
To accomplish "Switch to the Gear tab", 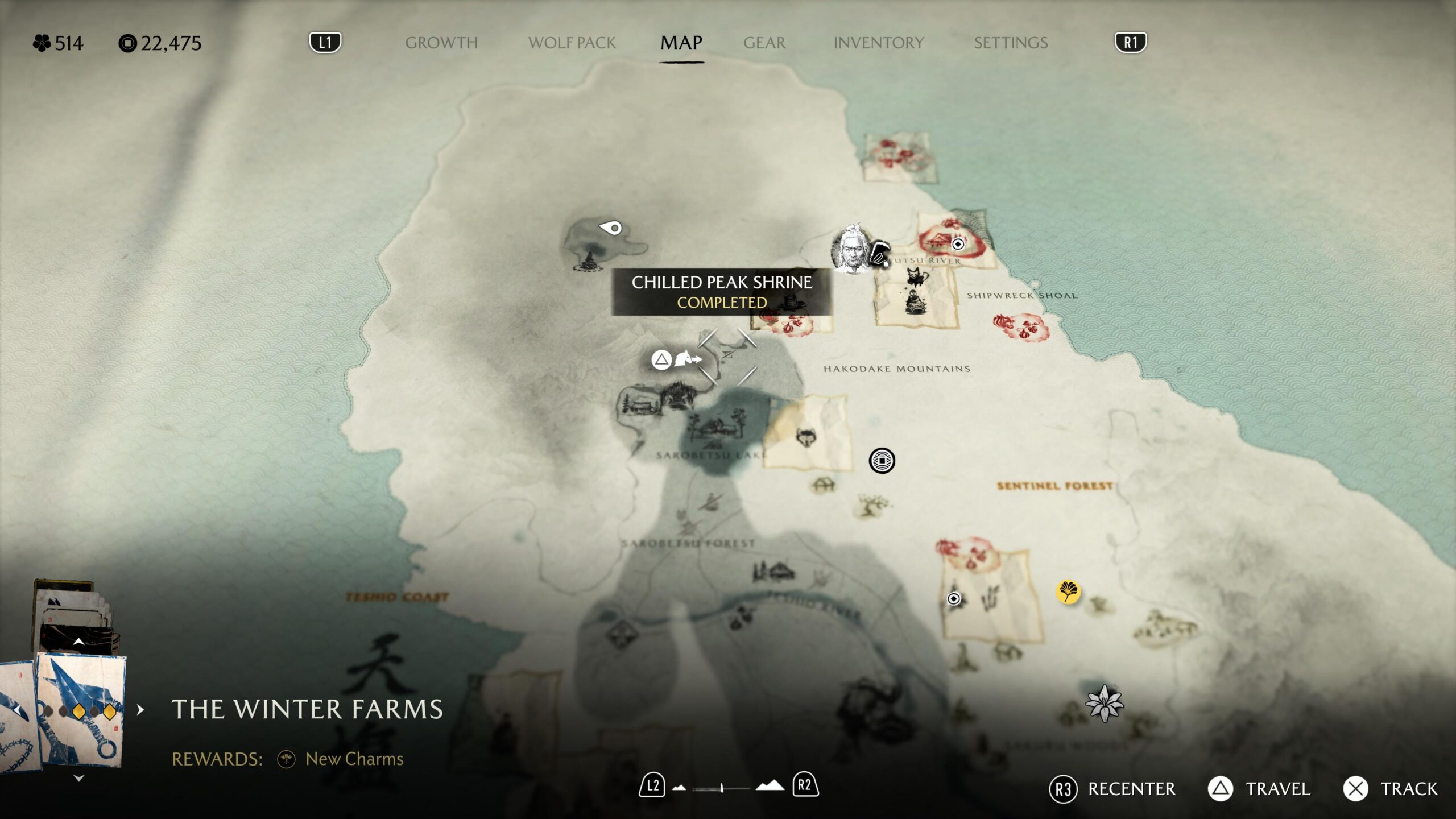I will (764, 43).
